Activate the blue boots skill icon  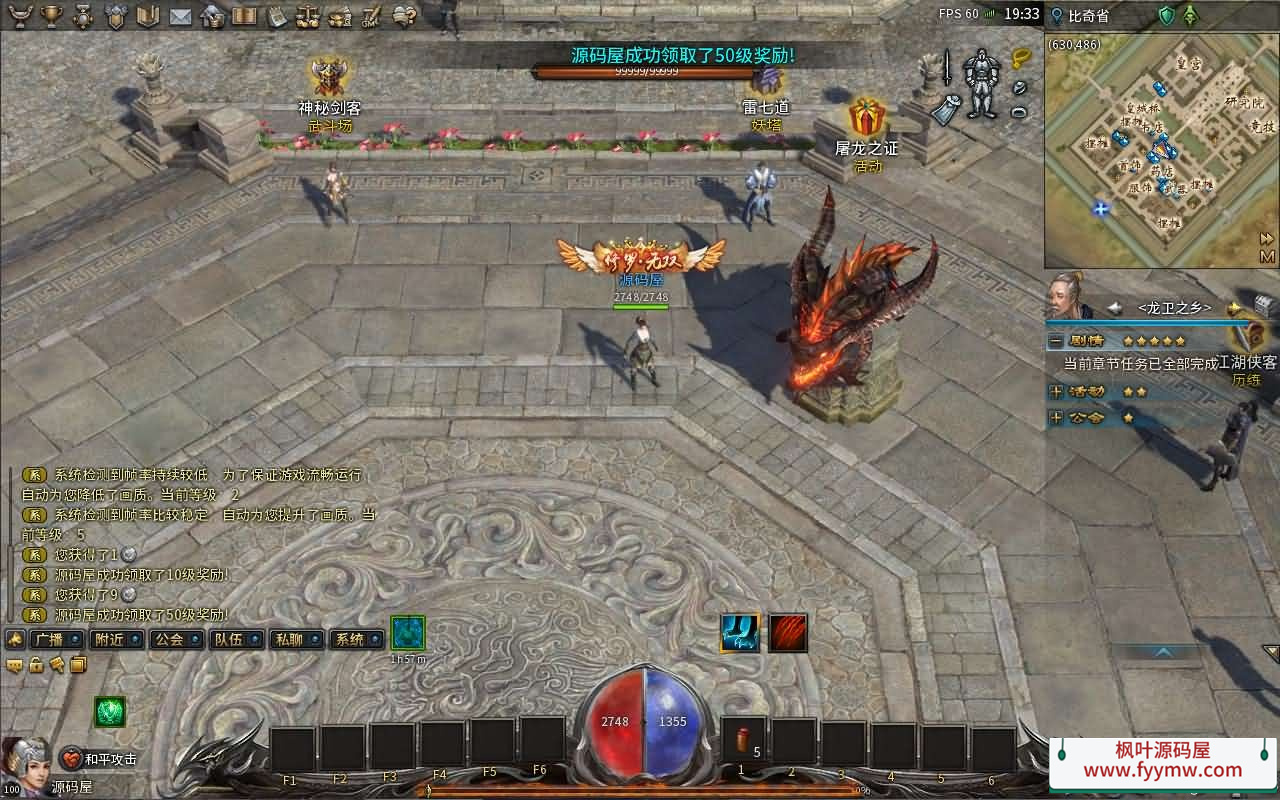tap(740, 633)
